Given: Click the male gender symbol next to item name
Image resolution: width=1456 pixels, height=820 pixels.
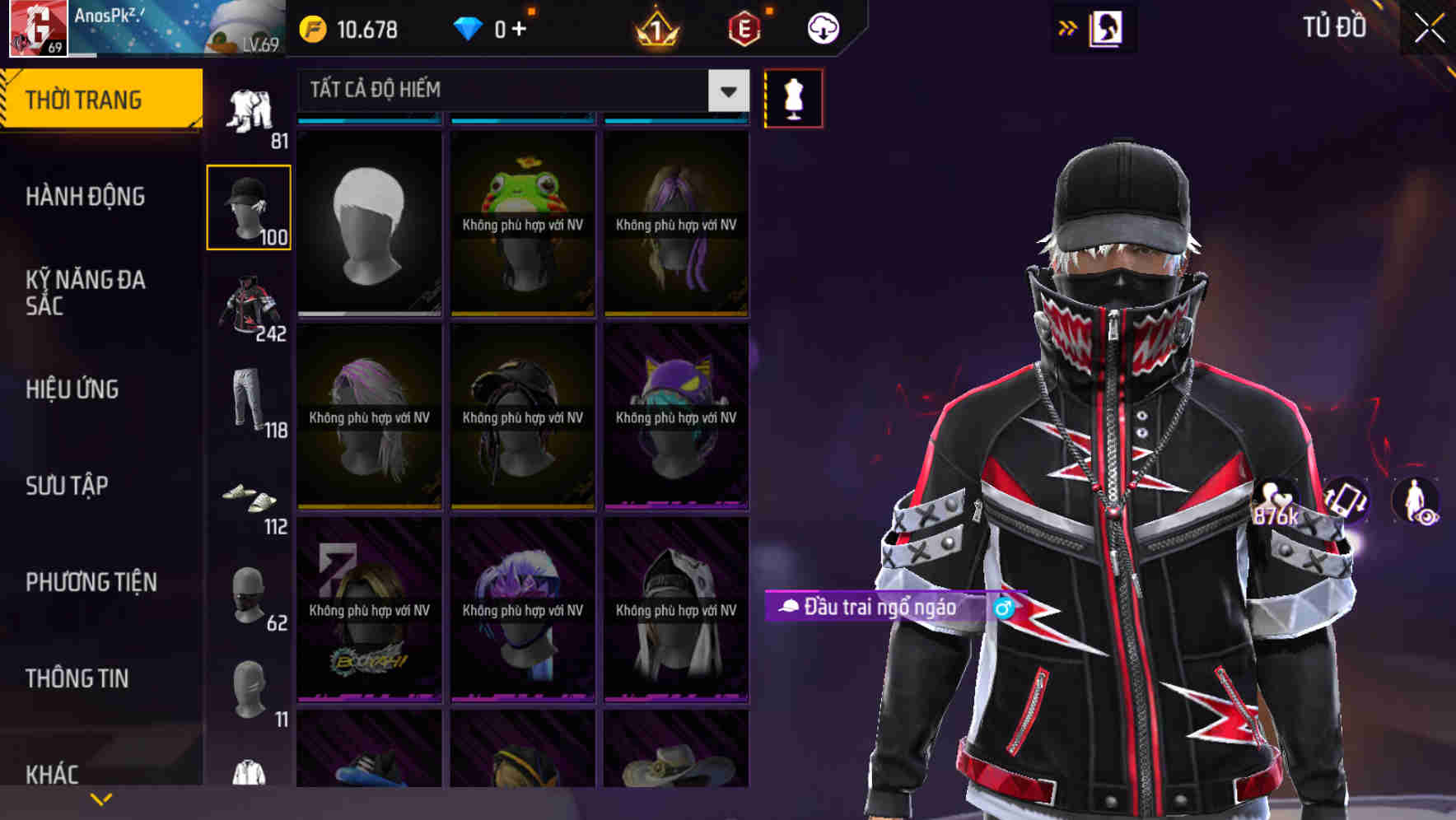Looking at the screenshot, I should (1004, 609).
